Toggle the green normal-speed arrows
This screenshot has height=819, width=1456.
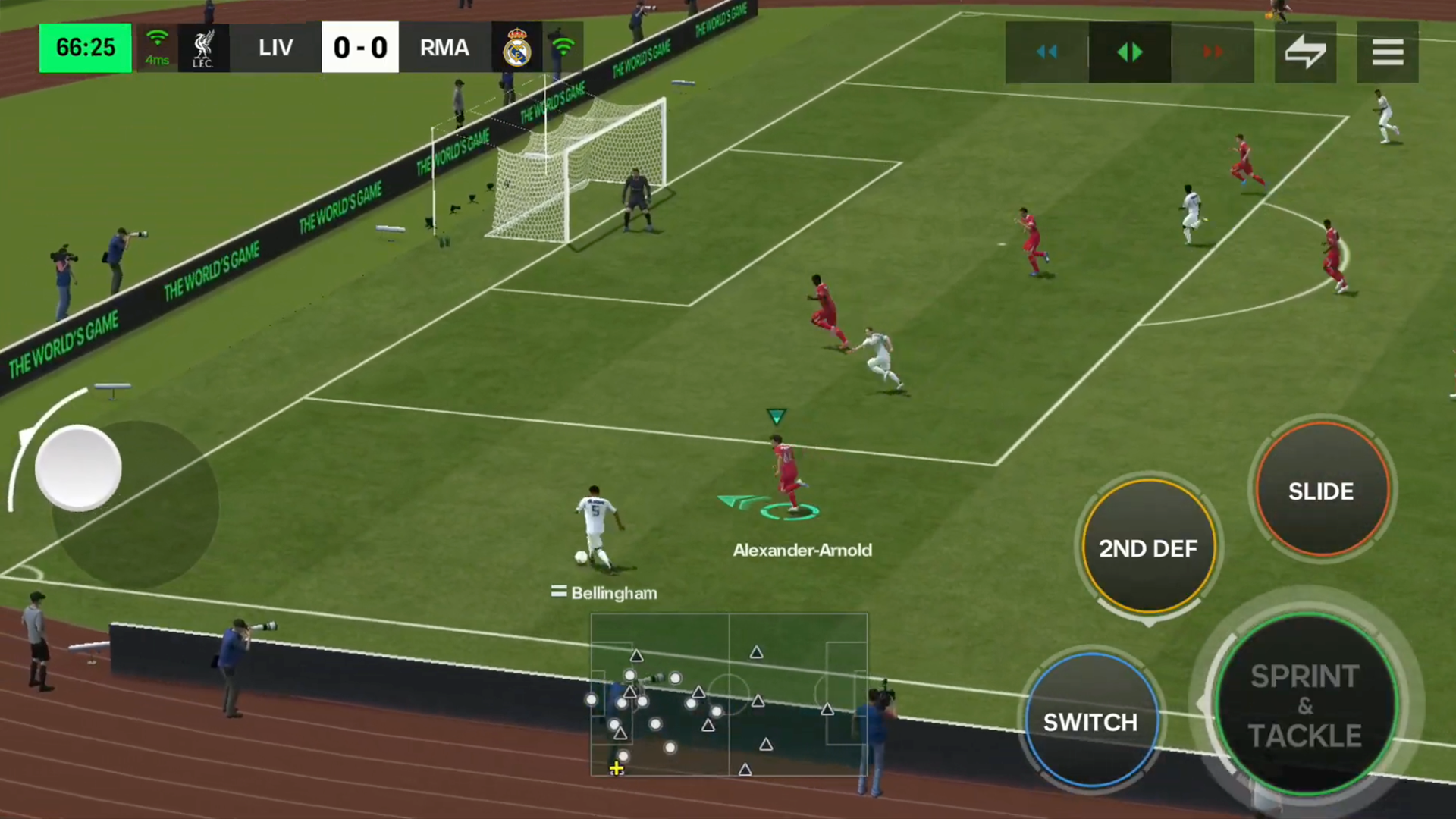tap(1129, 52)
